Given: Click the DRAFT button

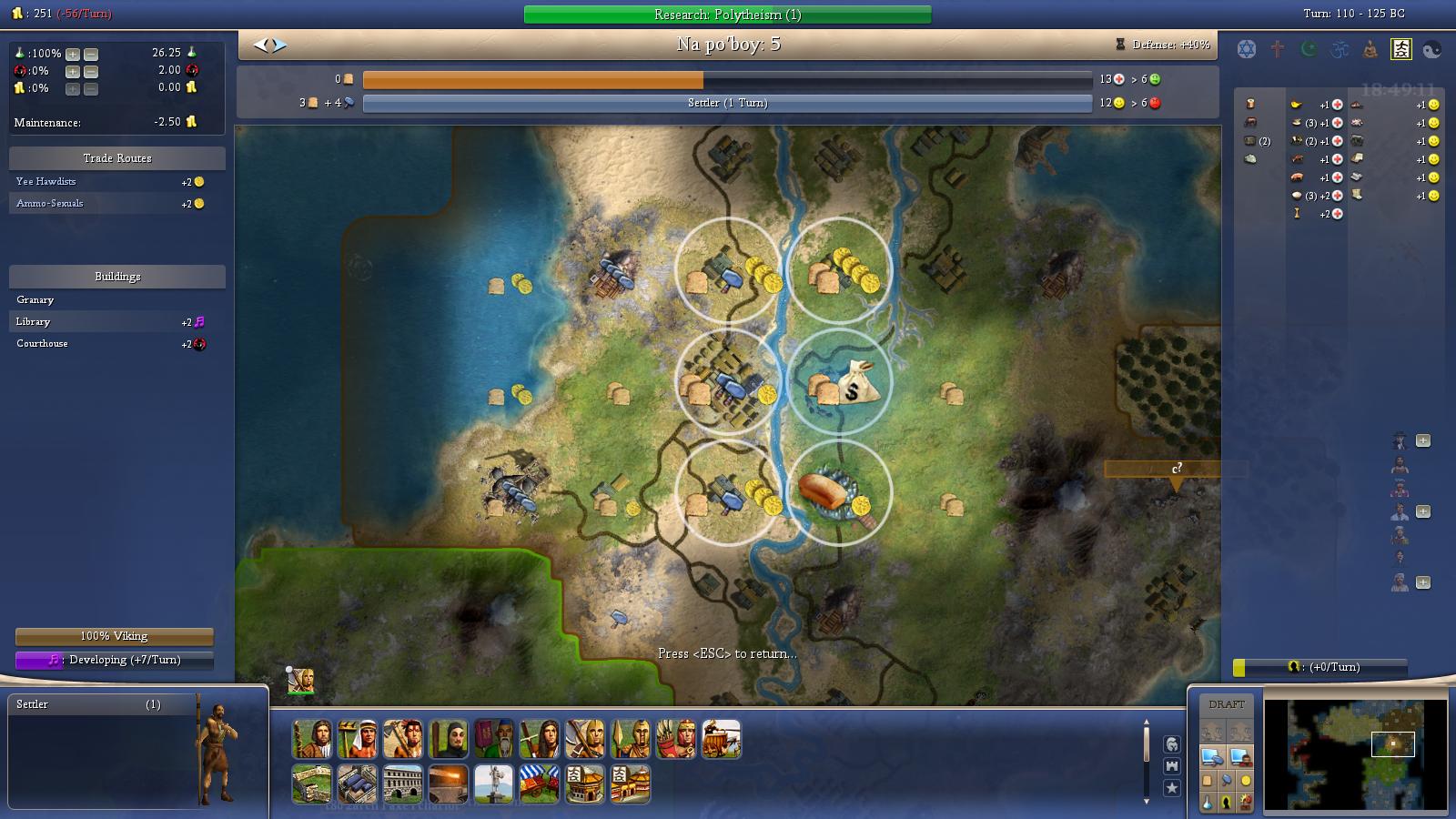Looking at the screenshot, I should point(1228,703).
